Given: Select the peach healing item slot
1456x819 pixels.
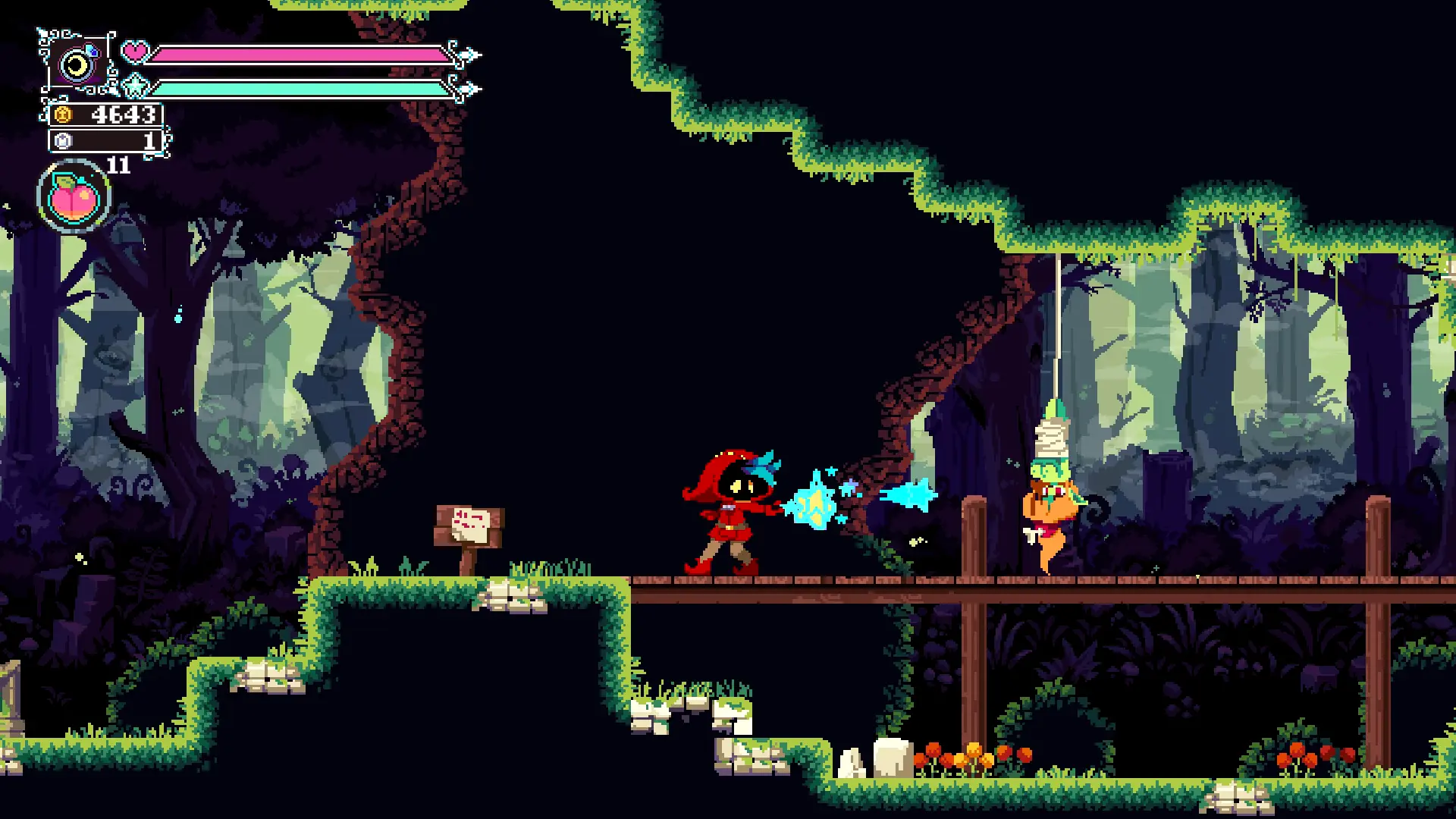Looking at the screenshot, I should coord(74,196).
